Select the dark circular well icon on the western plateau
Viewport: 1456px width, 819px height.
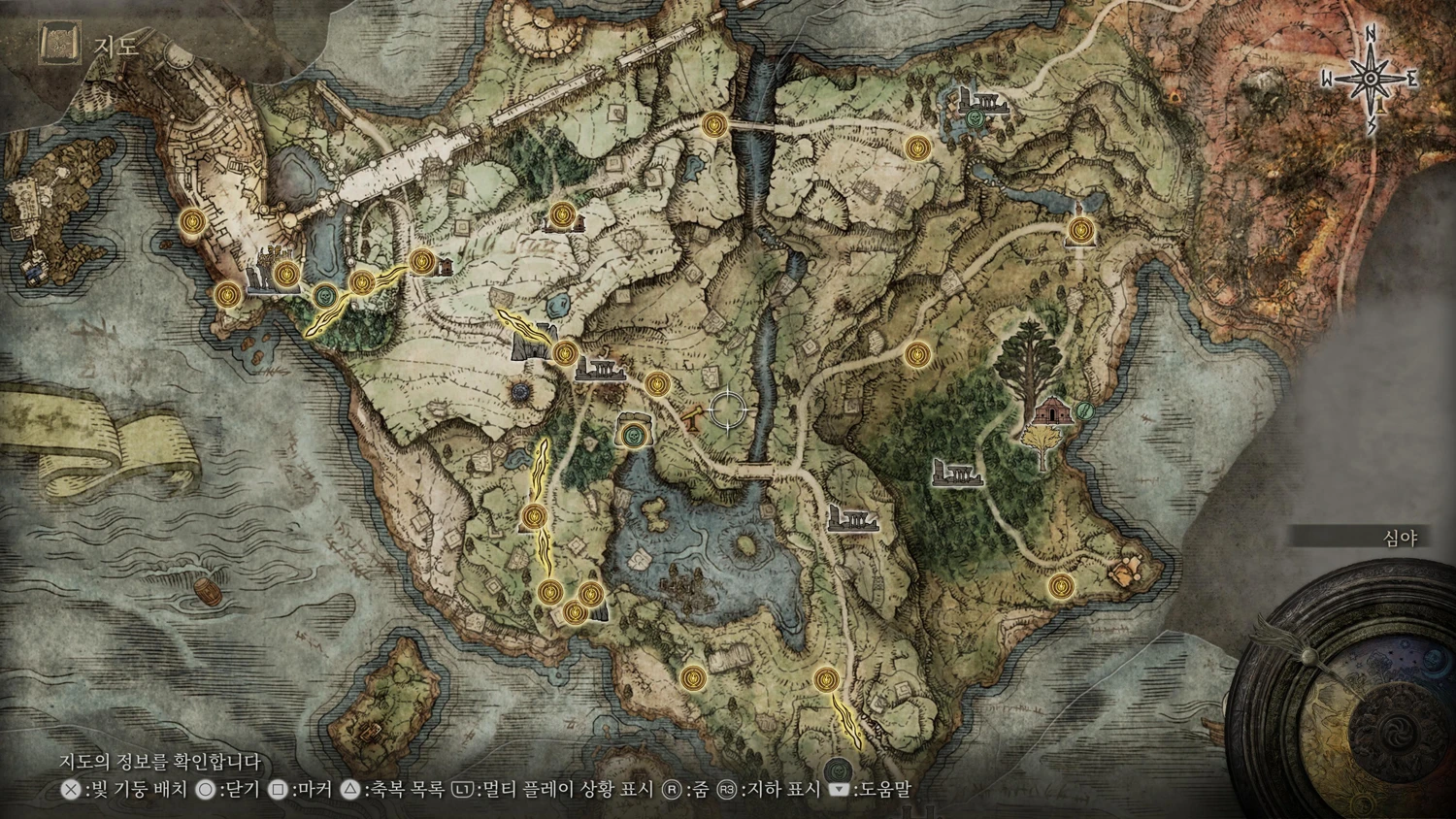click(521, 391)
